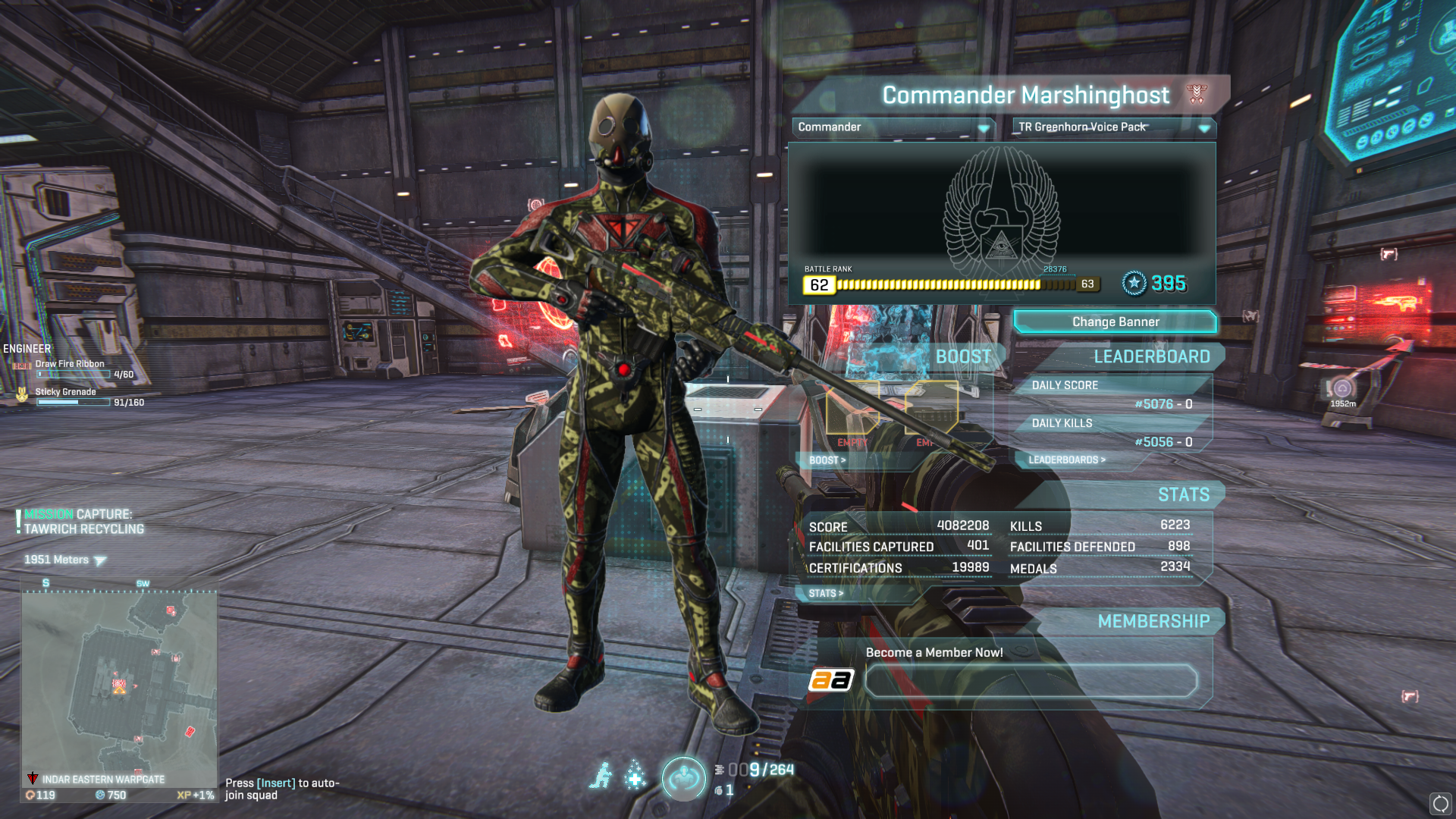Viewport: 1456px width, 819px height.
Task: Click the certification points star icon
Action: pyautogui.click(x=1134, y=284)
